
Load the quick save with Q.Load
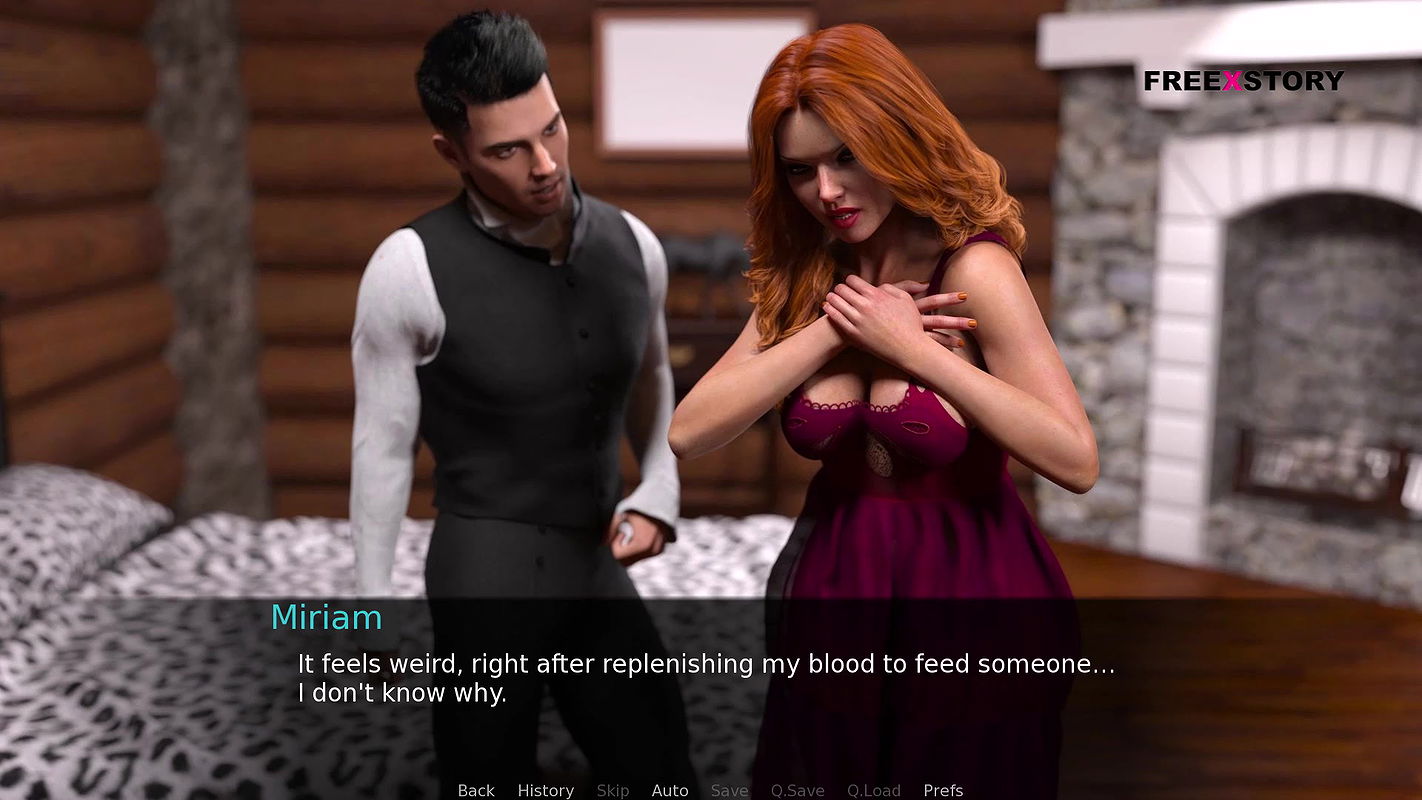click(x=872, y=790)
